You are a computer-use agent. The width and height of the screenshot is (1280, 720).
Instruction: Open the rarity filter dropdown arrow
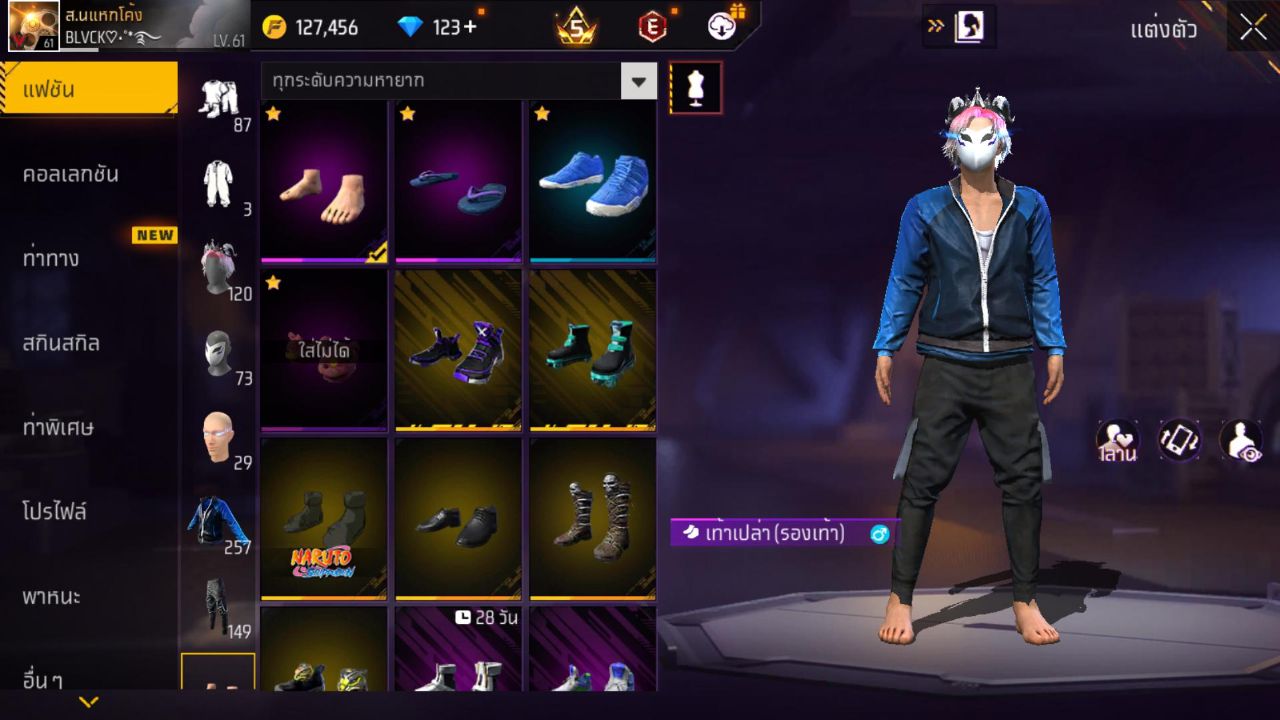(x=638, y=82)
